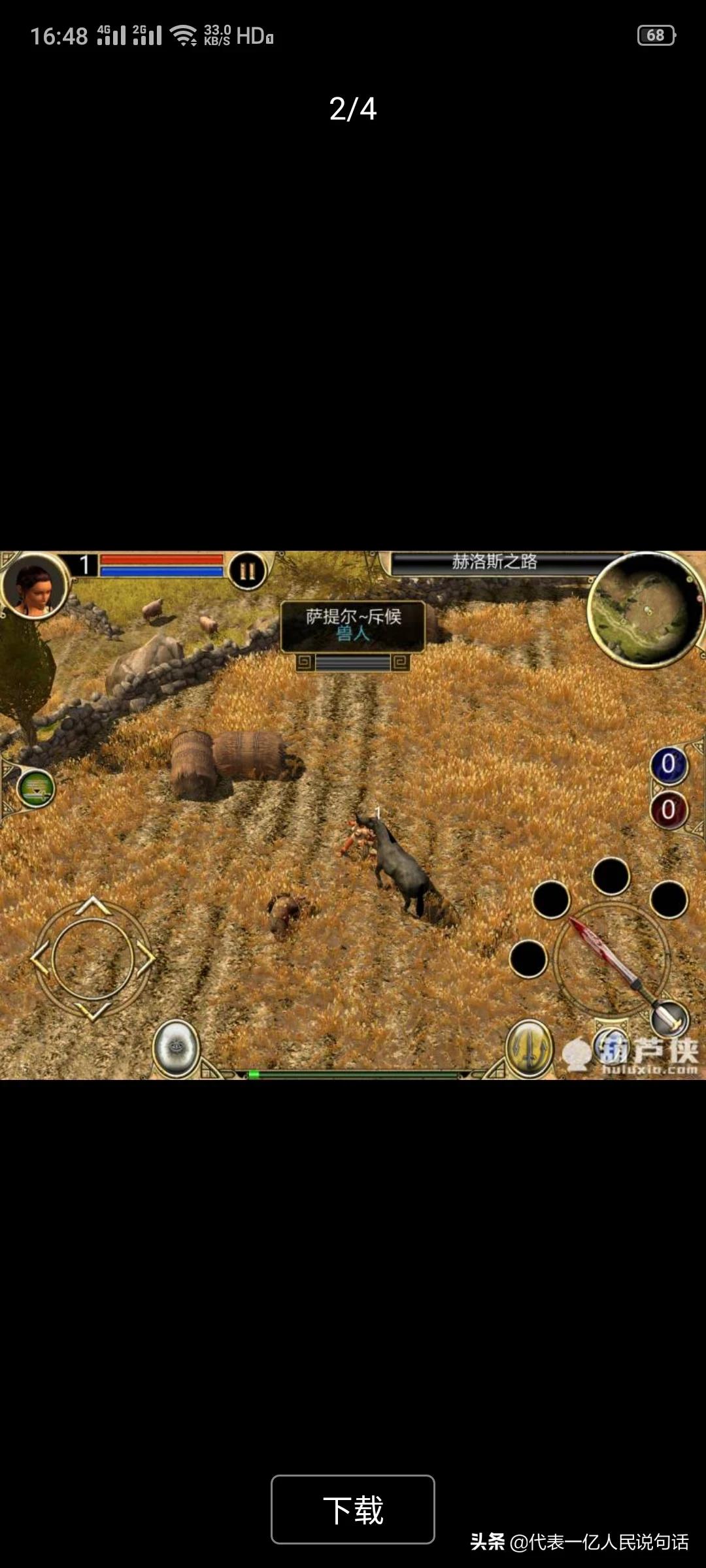Viewport: 706px width, 1568px height.
Task: Pause the game
Action: 247,571
